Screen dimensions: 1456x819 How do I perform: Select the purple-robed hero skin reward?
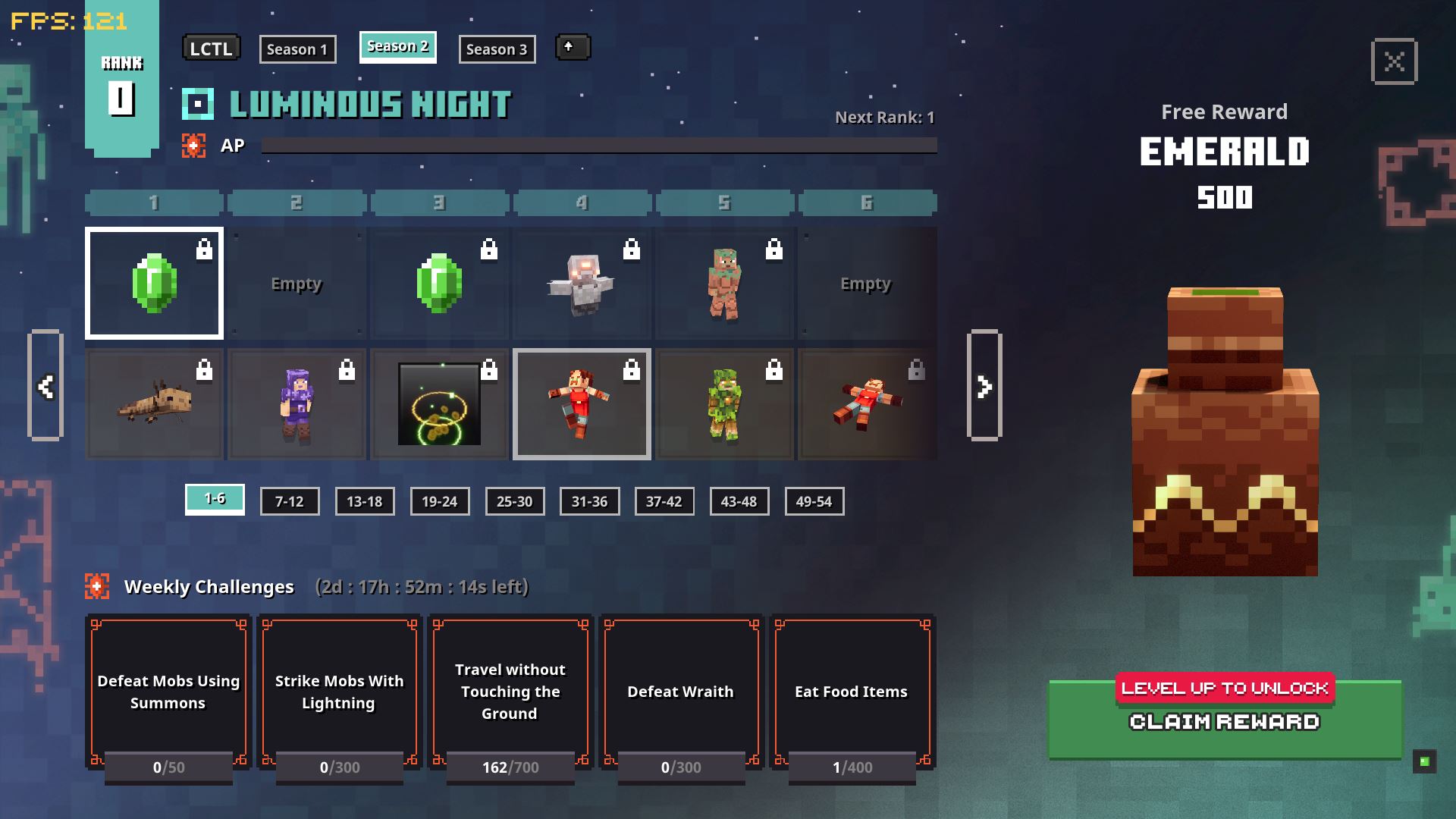[297, 403]
